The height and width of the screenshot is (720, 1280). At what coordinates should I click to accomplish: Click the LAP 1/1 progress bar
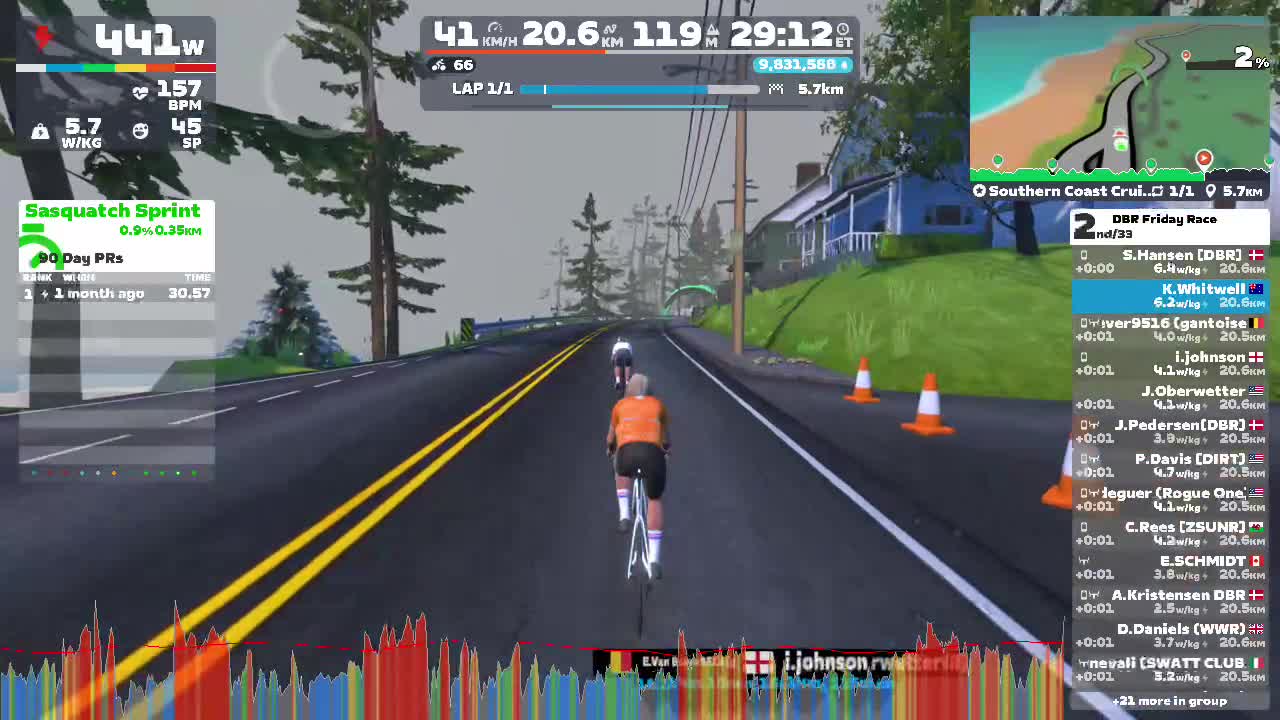[640, 89]
